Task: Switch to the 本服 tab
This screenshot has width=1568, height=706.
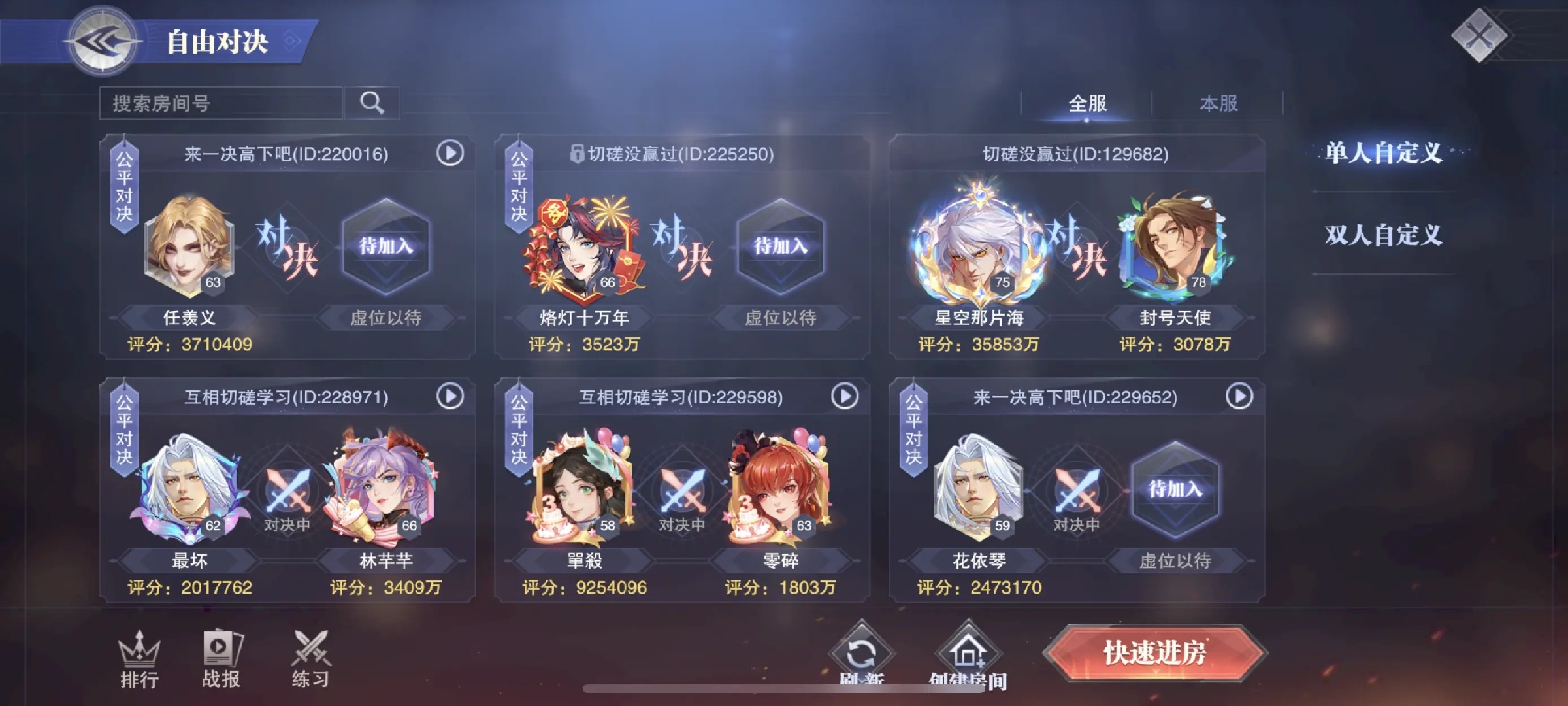Action: 1218,103
